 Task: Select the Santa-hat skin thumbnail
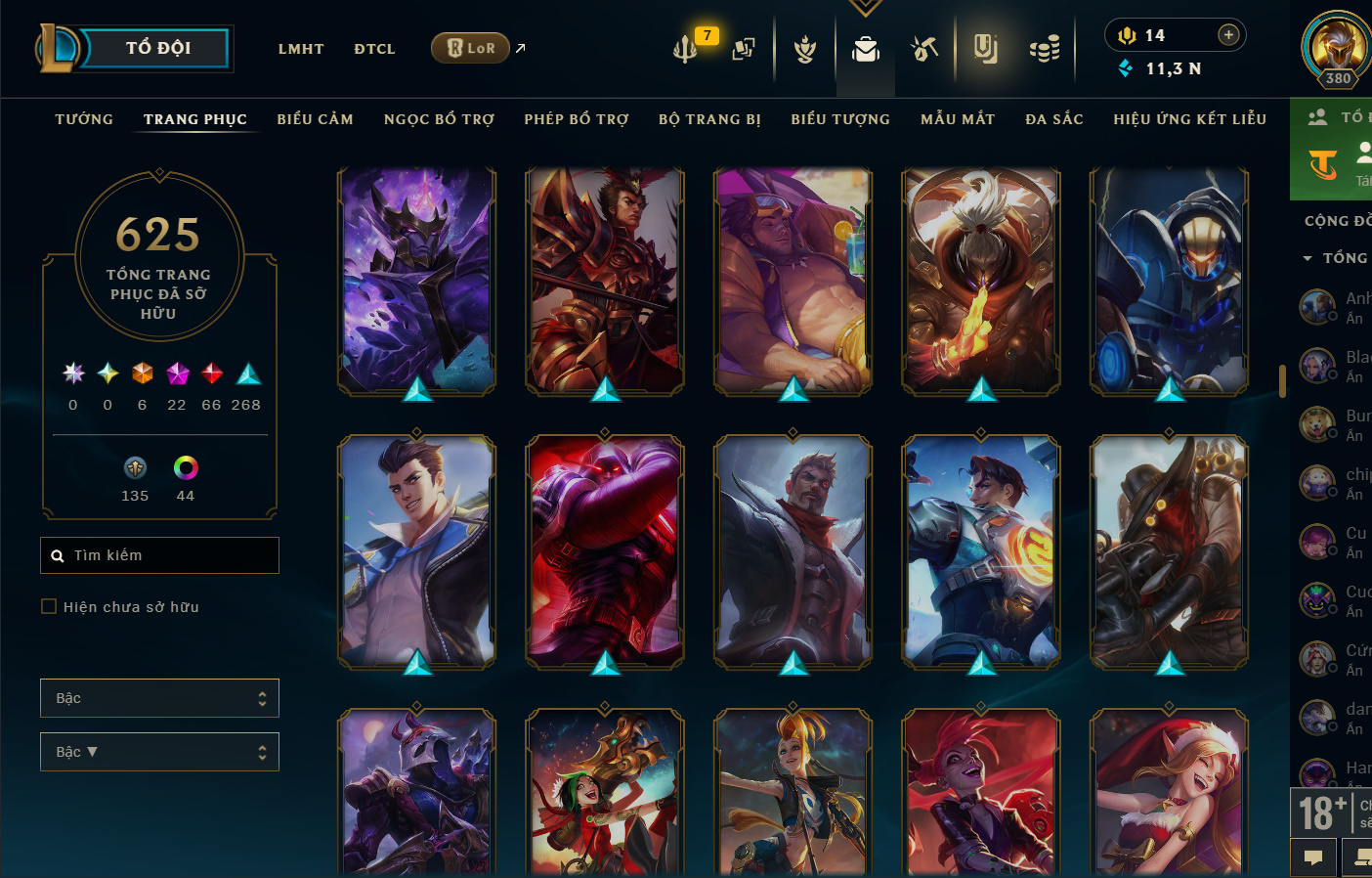click(1169, 792)
